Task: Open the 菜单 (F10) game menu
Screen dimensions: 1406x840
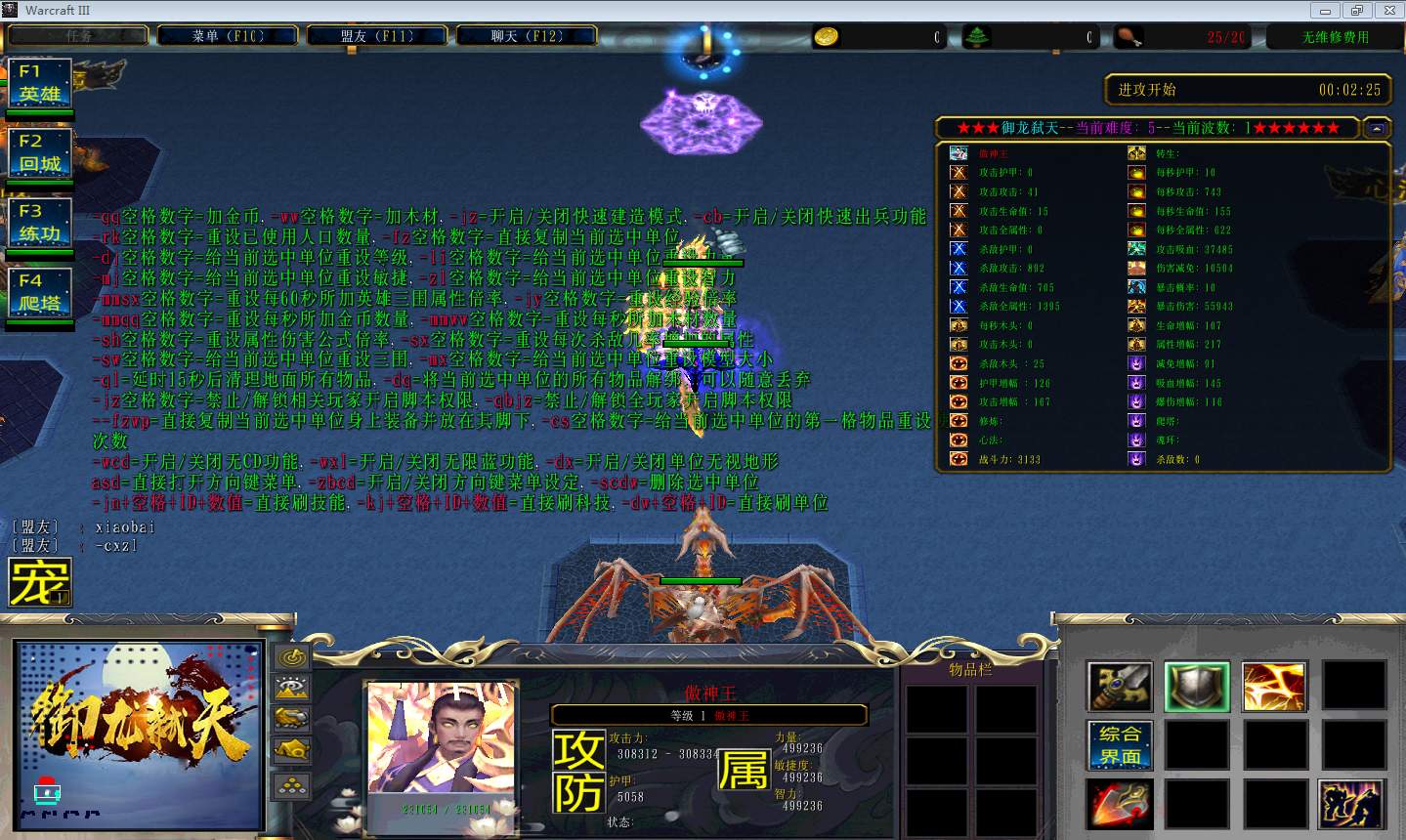Action: click(228, 36)
